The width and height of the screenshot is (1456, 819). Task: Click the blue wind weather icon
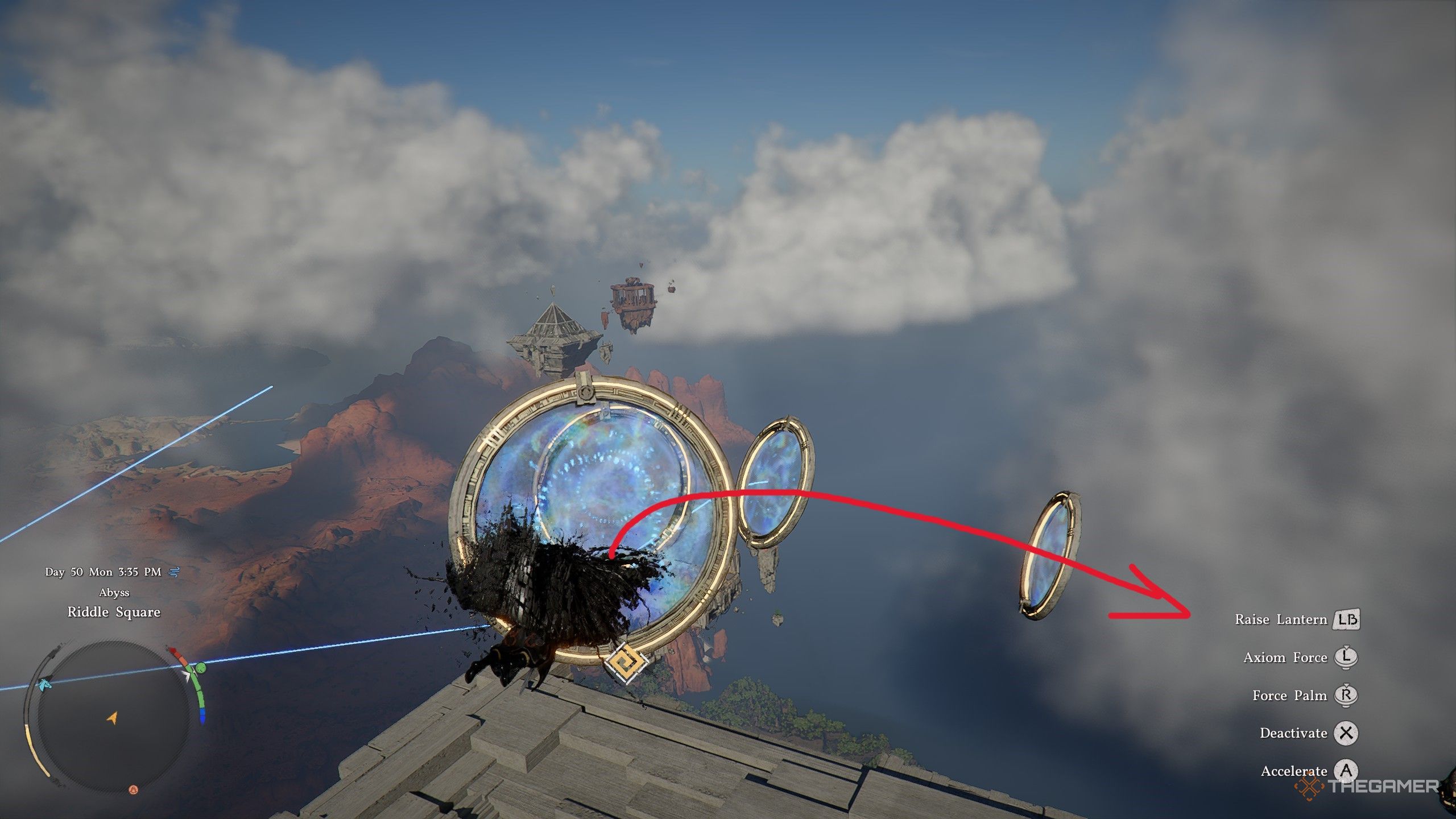point(173,572)
